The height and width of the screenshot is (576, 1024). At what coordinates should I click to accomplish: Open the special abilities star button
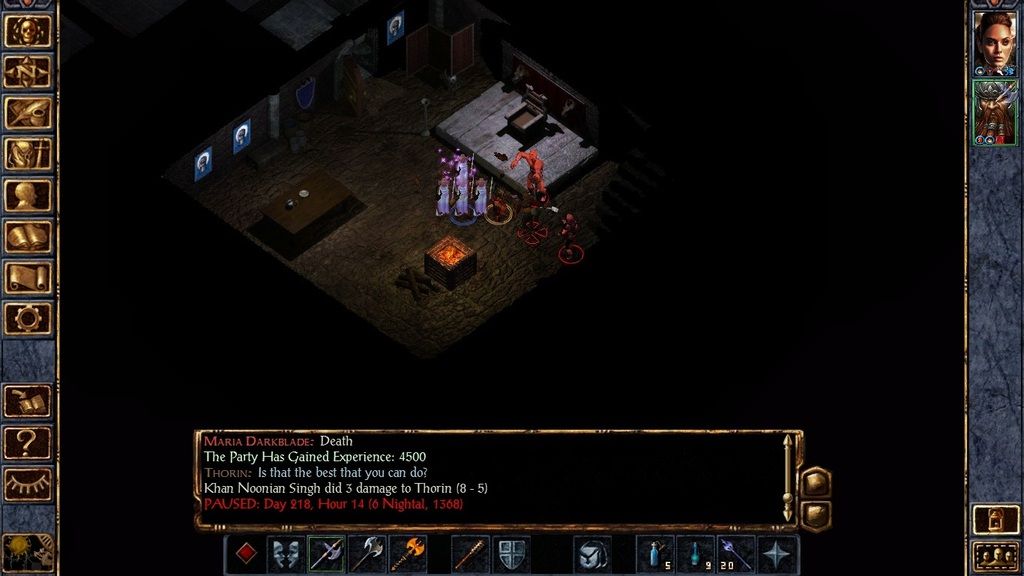coord(778,554)
